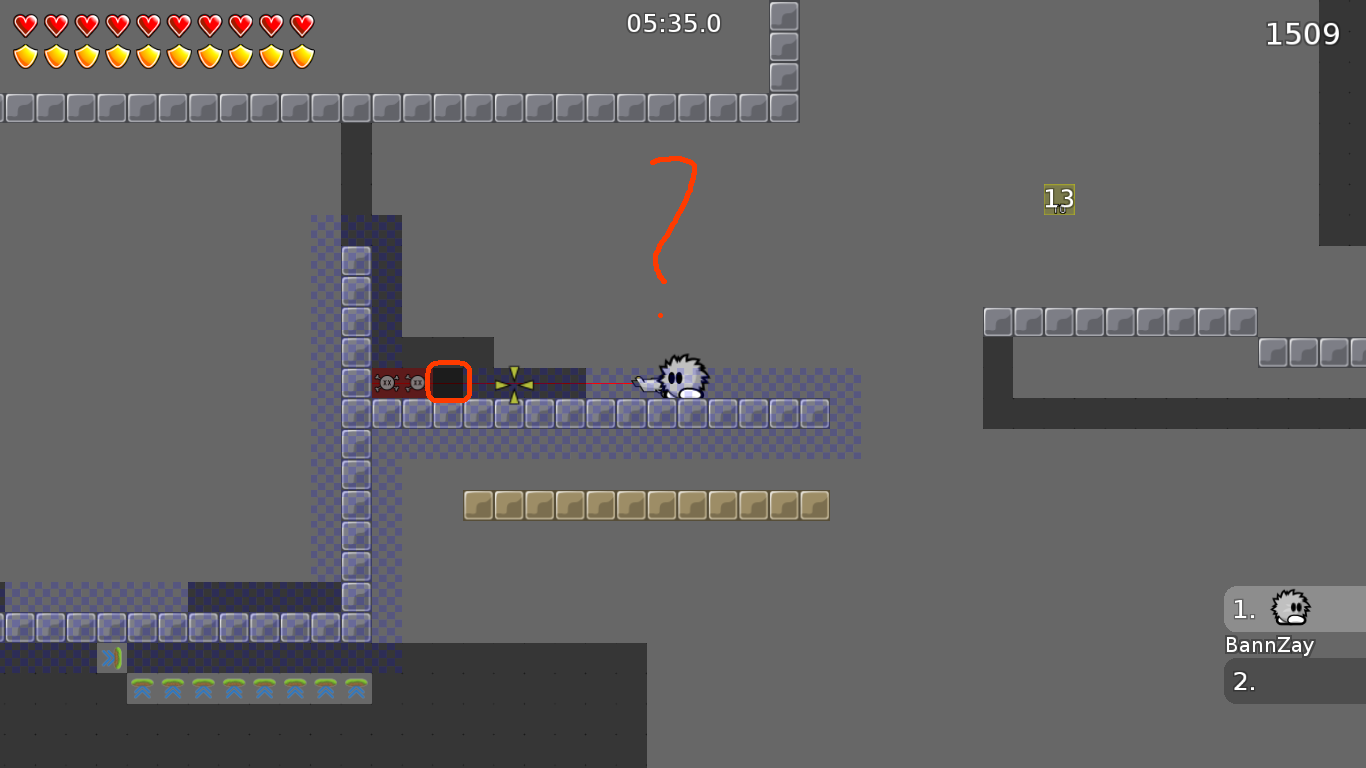1366x768 pixels.
Task: Click the second skull tile on the red strip
Action: tap(415, 382)
